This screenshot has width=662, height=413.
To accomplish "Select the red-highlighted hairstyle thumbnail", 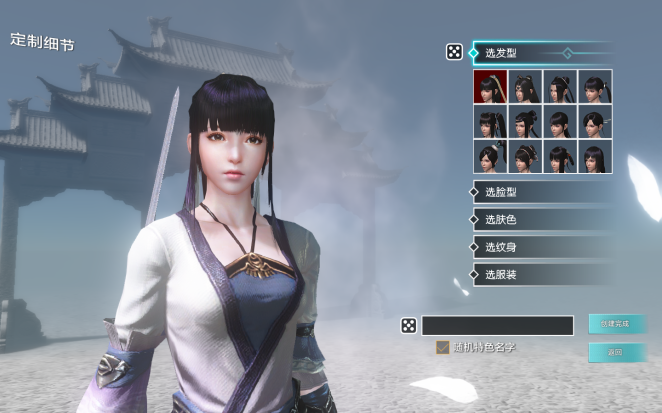I will tap(491, 87).
